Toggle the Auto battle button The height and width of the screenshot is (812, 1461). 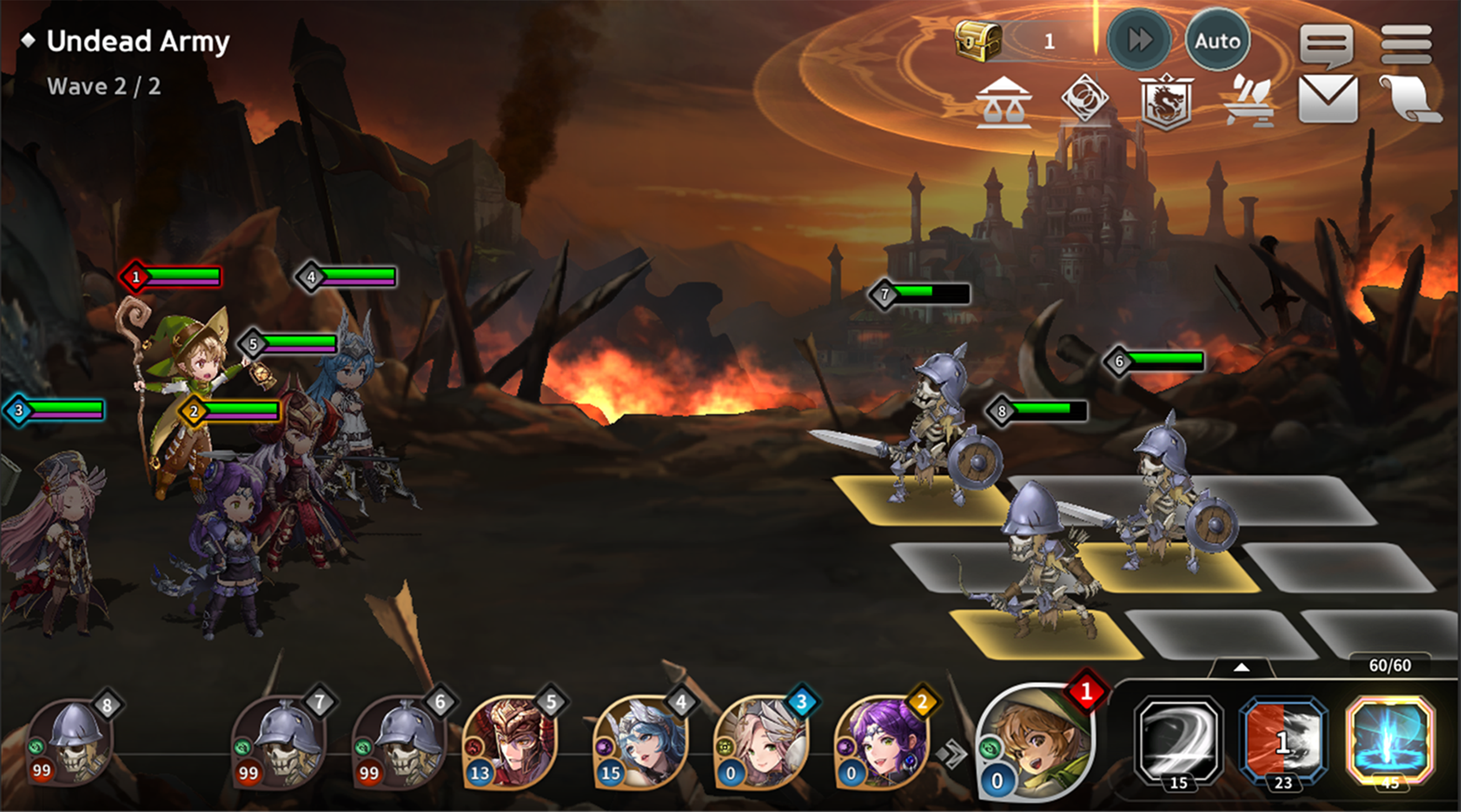pos(1217,41)
